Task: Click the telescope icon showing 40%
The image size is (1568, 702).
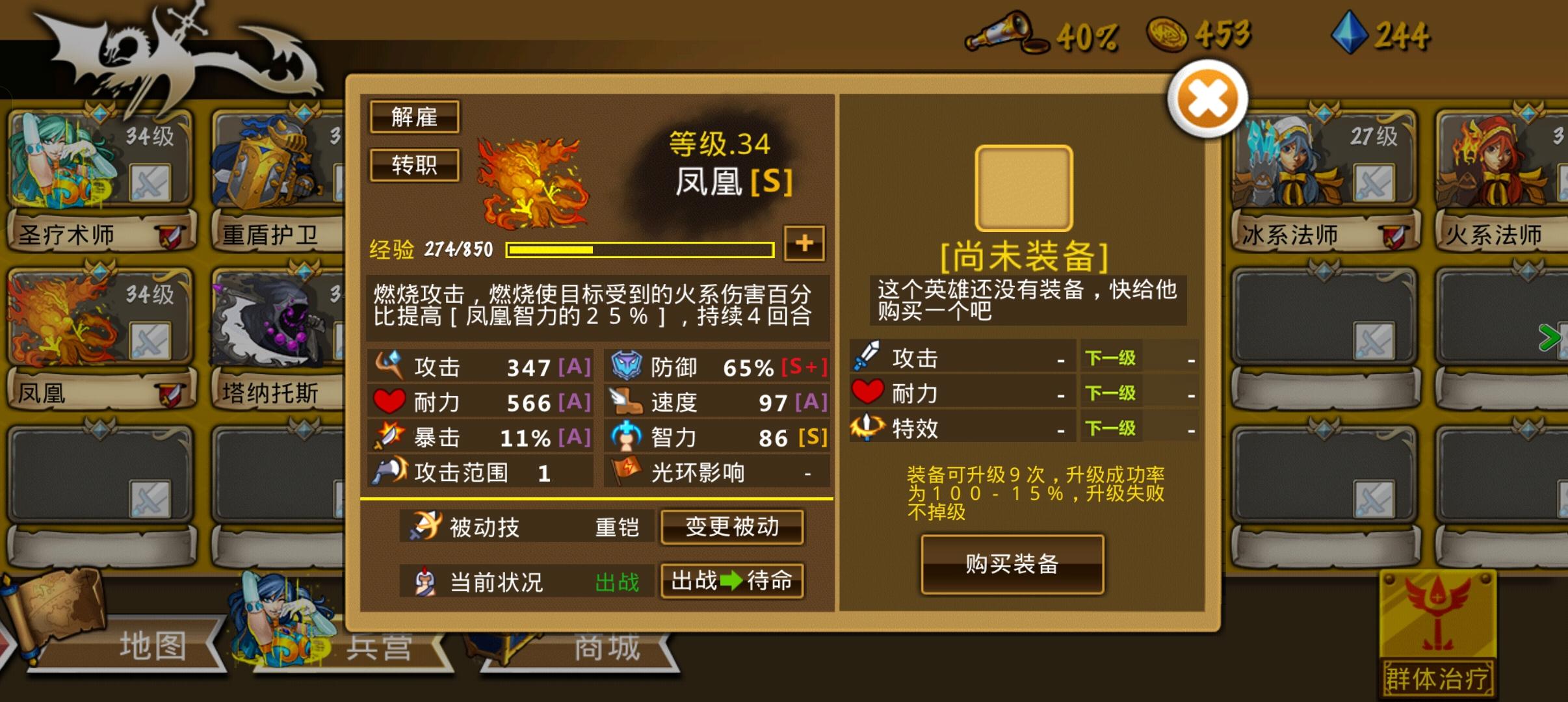Action: (x=1004, y=34)
